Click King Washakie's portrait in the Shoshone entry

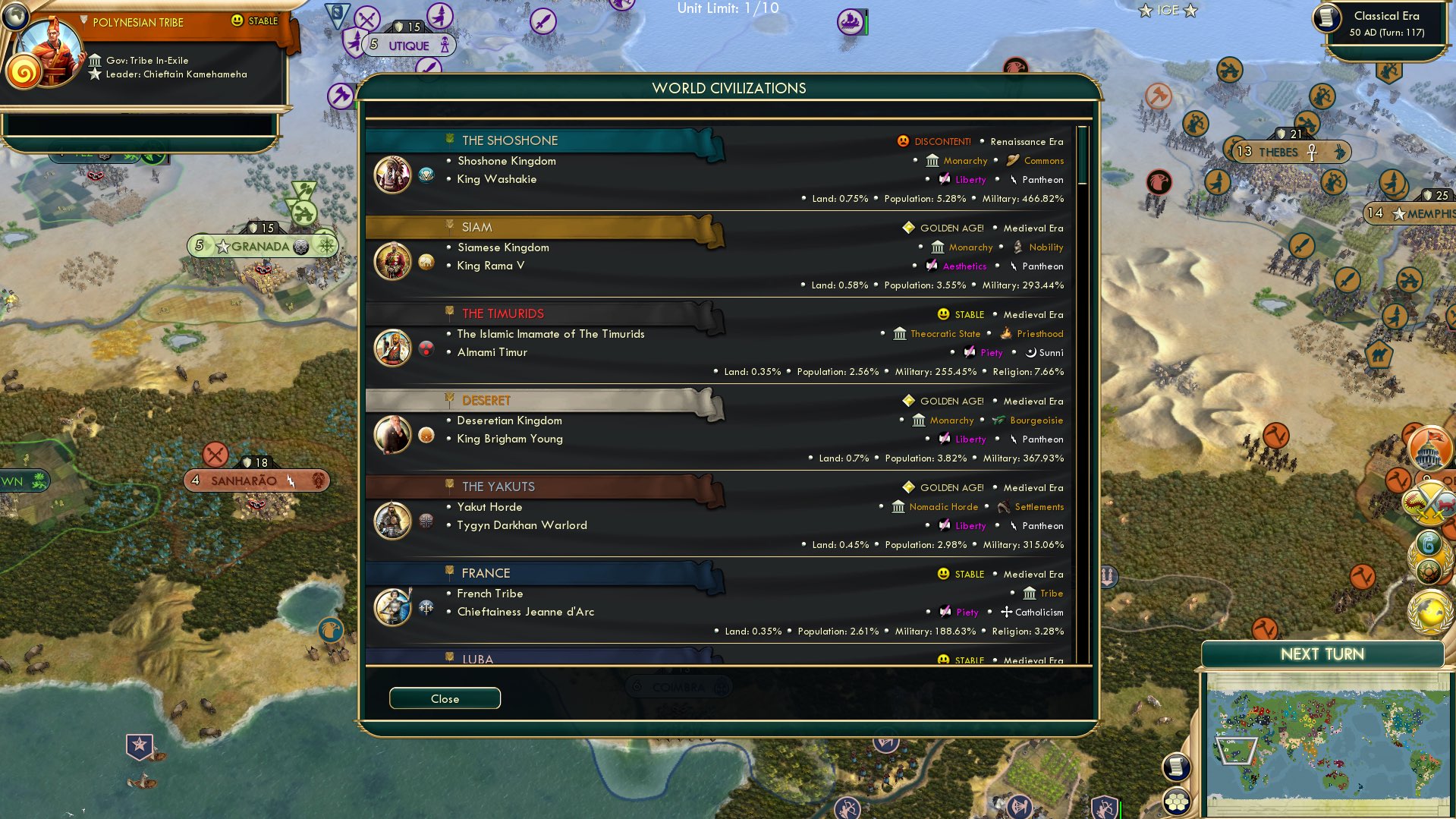(x=392, y=174)
